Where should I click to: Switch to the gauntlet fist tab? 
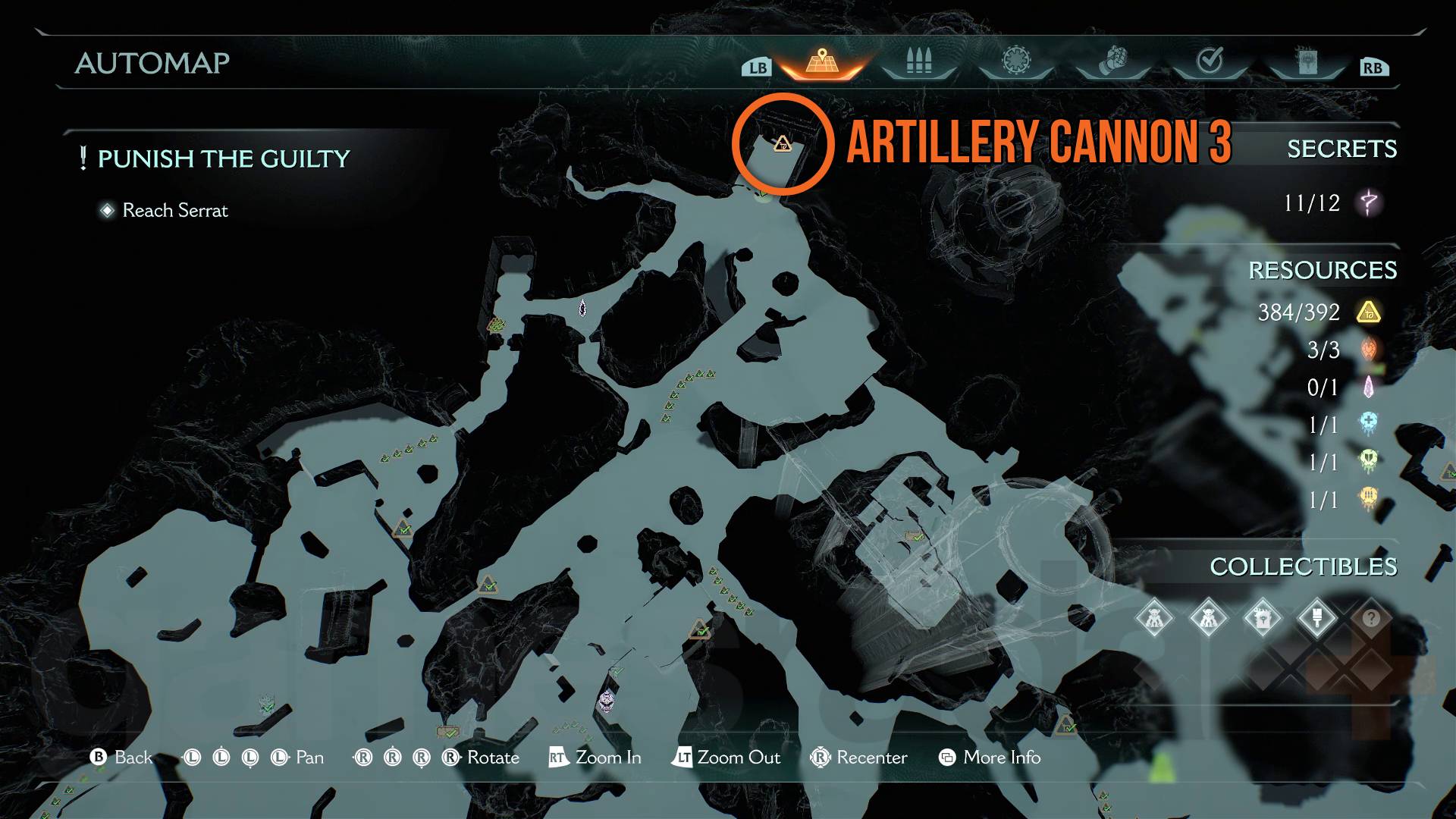[1112, 61]
